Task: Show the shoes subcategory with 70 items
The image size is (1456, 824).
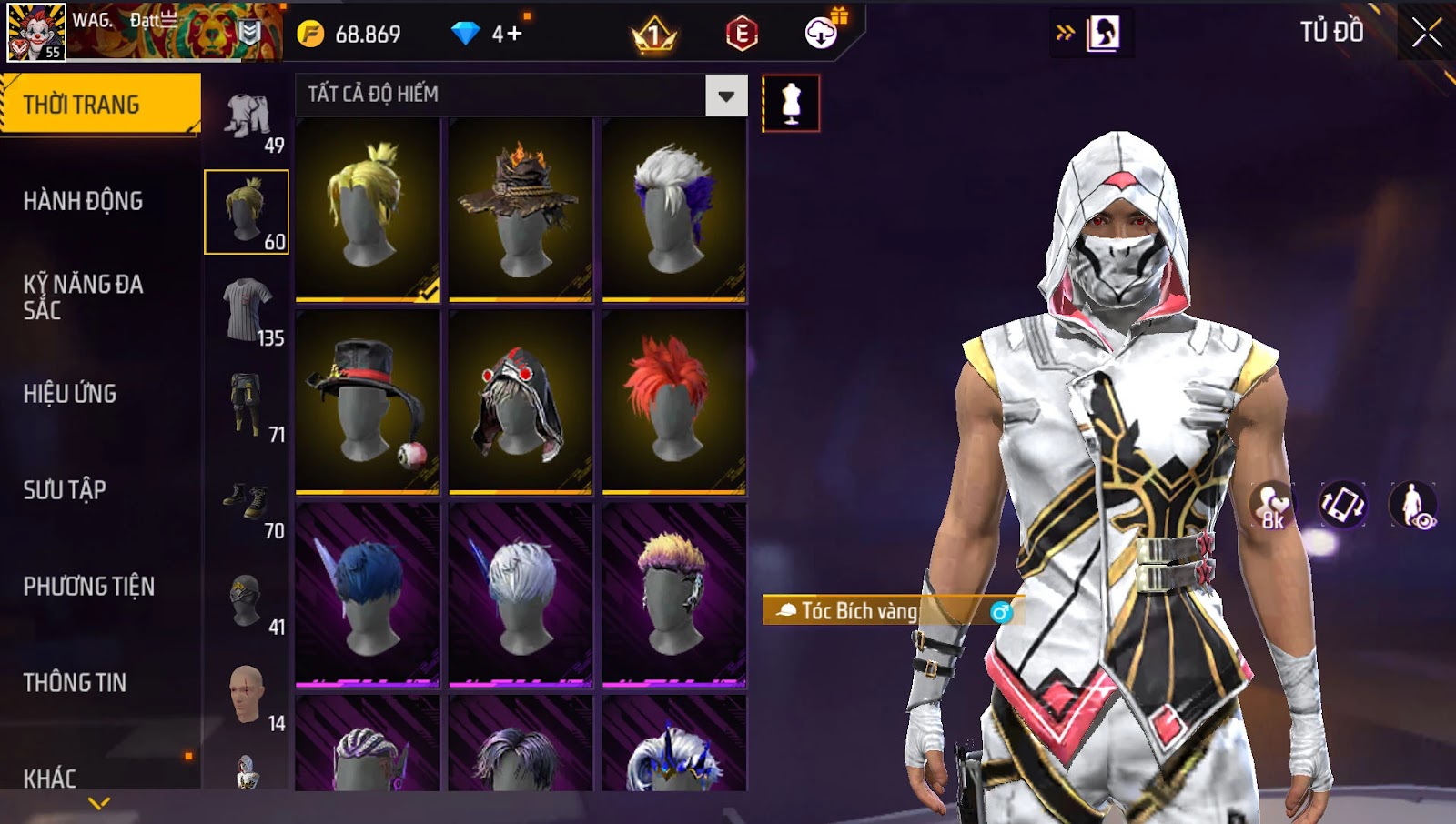Action: click(248, 504)
